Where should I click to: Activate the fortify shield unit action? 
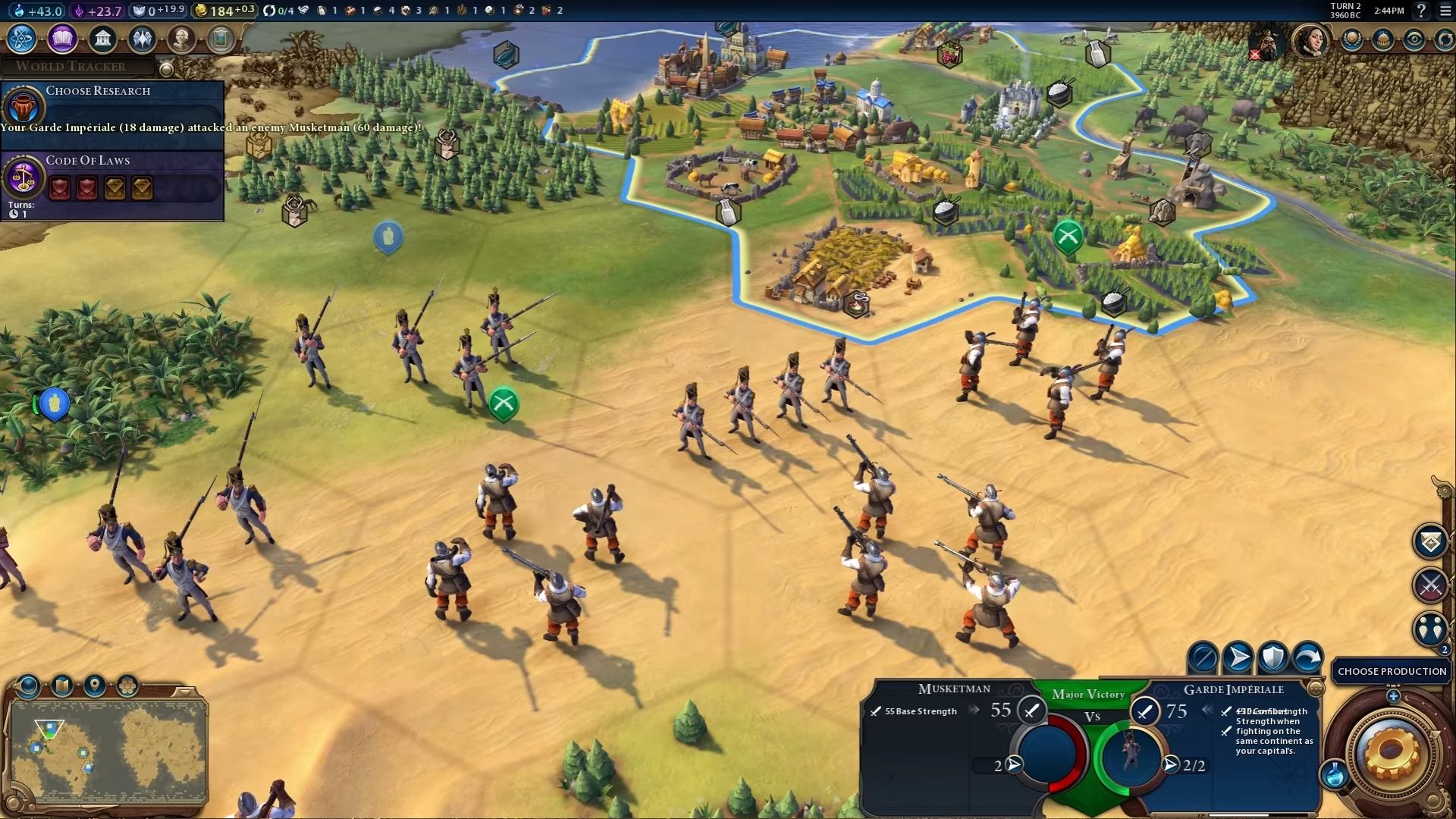(x=1272, y=657)
